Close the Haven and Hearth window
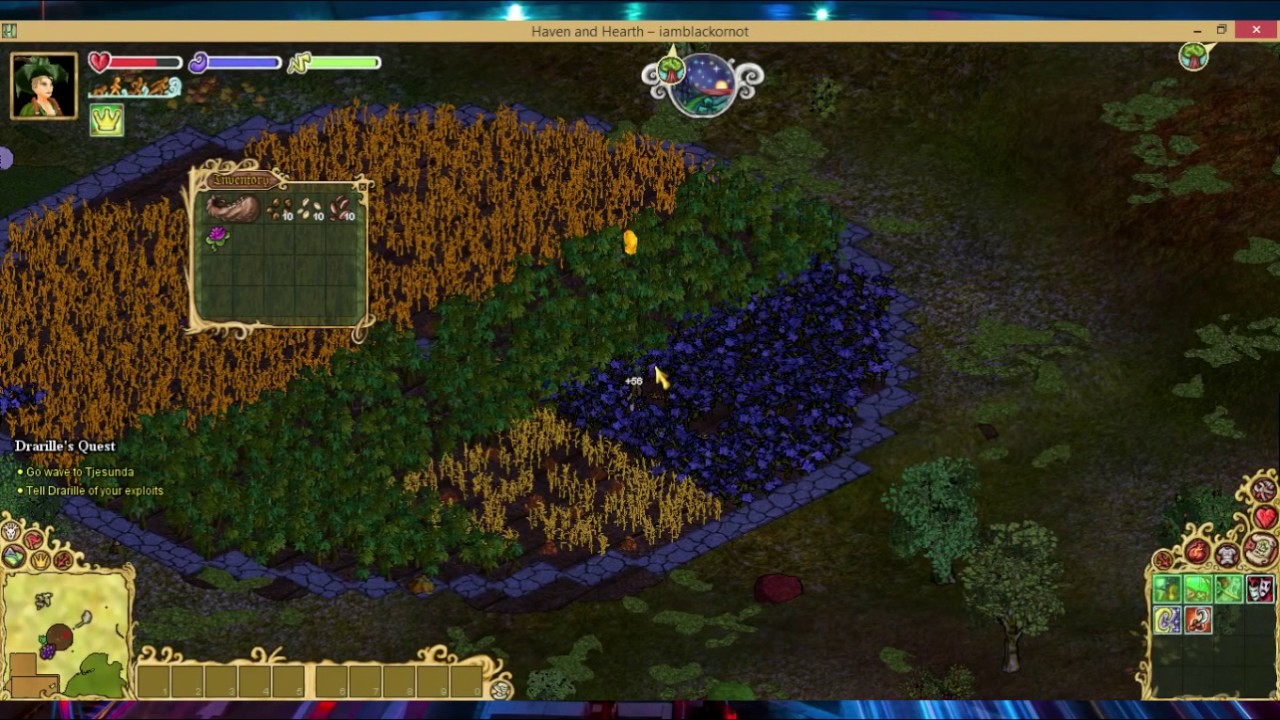The height and width of the screenshot is (720, 1280). (1256, 31)
